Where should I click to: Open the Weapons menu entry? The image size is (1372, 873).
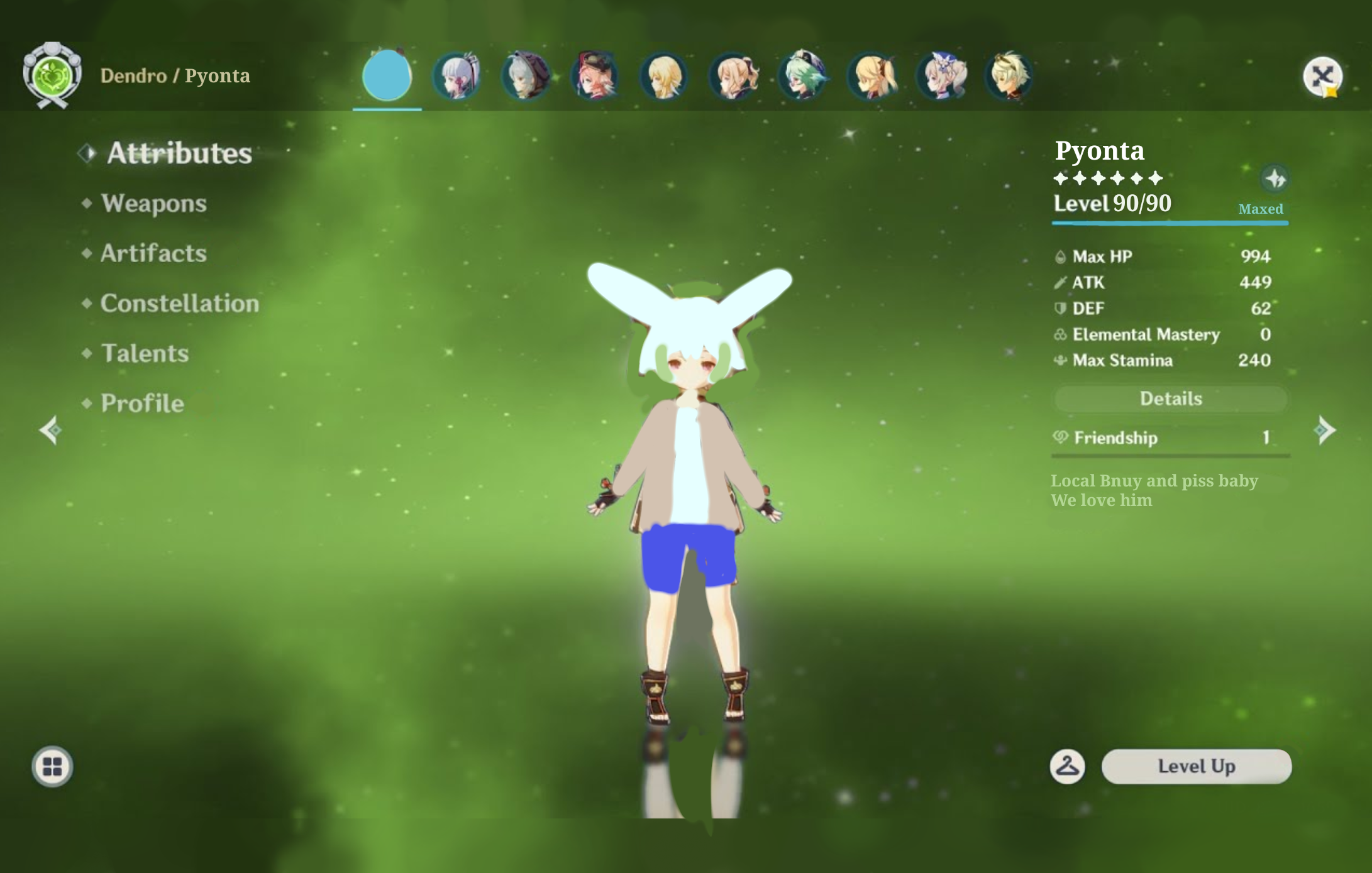click(153, 203)
